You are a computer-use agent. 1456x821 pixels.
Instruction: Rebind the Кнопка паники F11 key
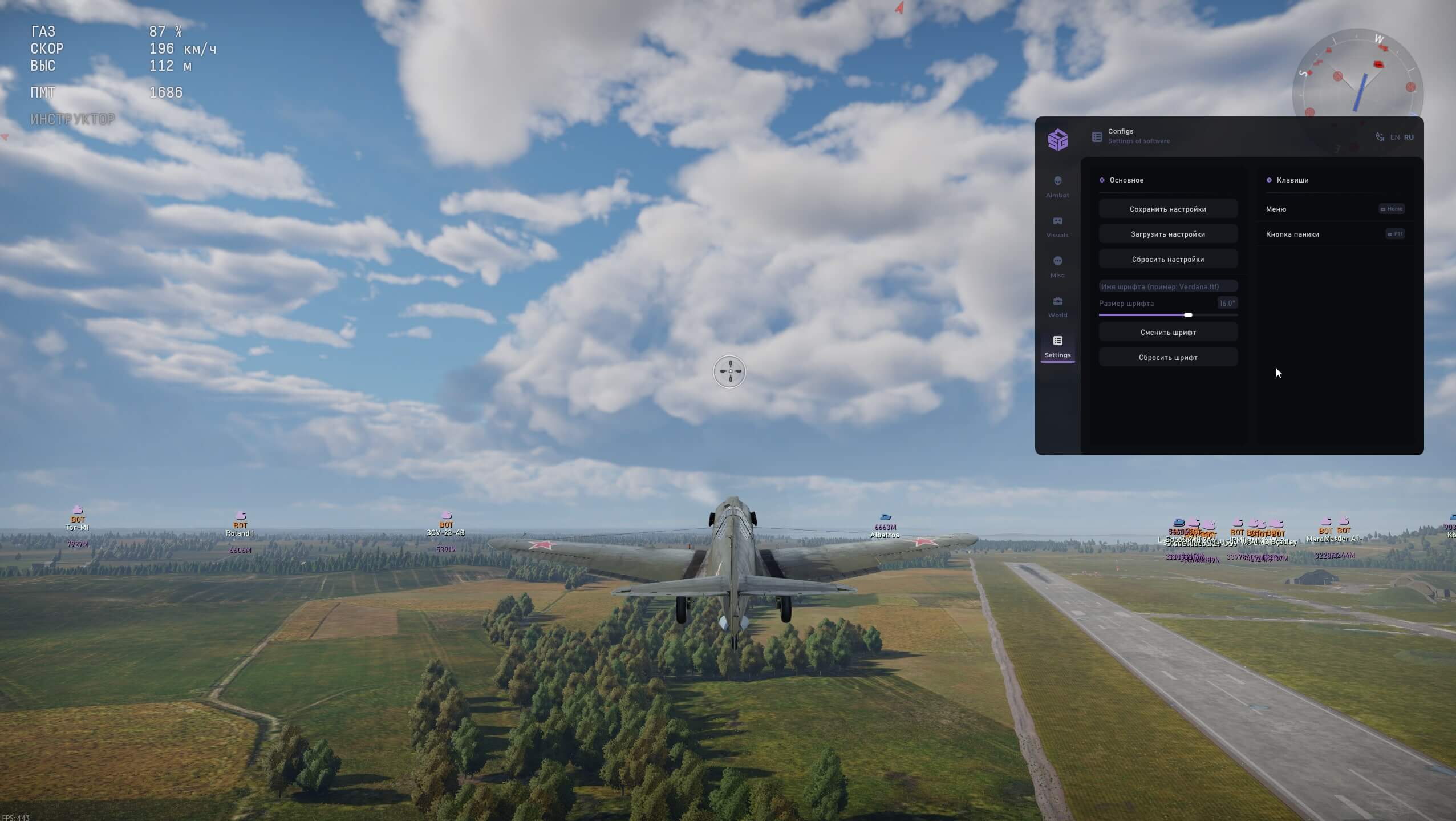(x=1395, y=234)
